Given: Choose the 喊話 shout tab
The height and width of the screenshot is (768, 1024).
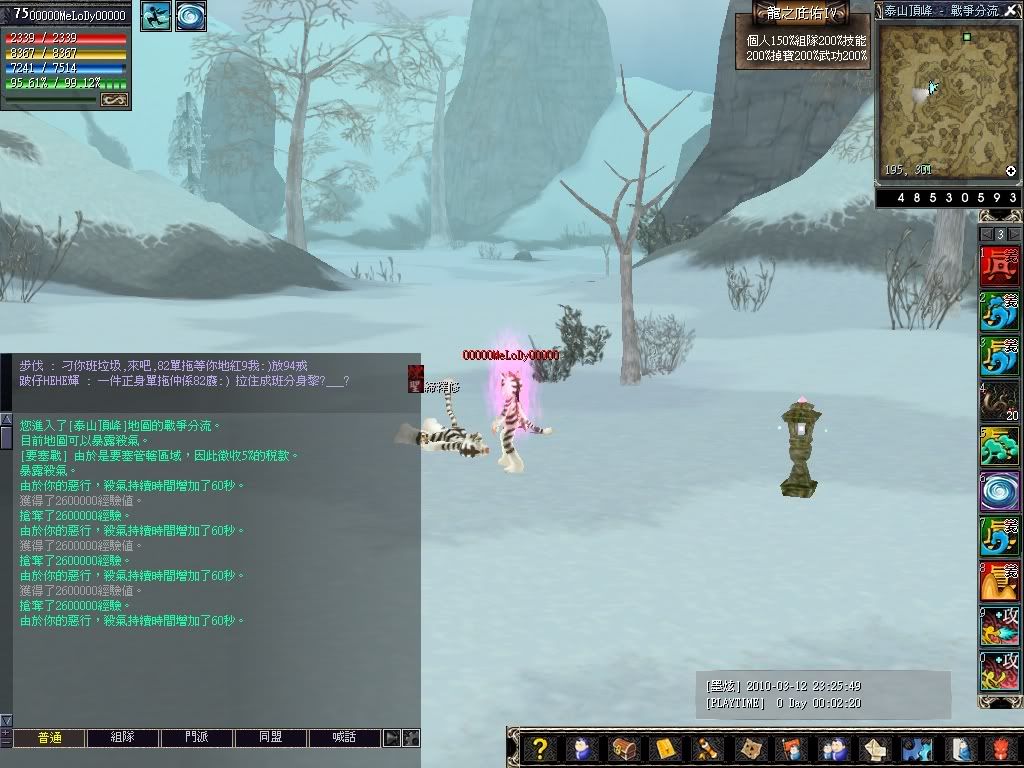Looking at the screenshot, I should (x=344, y=738).
